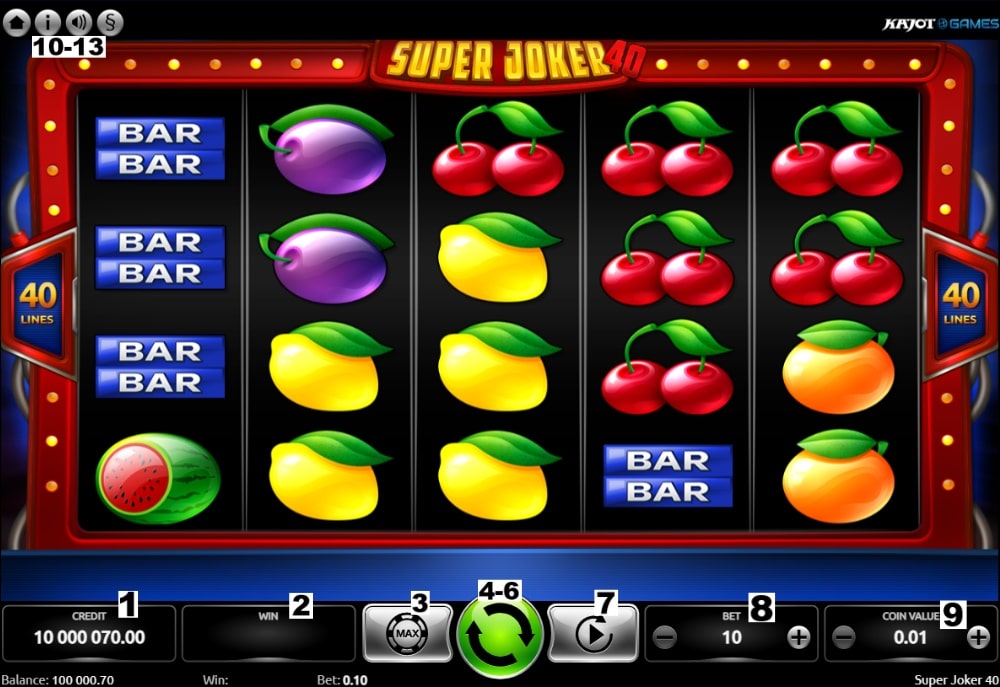This screenshot has width=1000, height=687.
Task: Go to the home lobby icon
Action: click(17, 21)
